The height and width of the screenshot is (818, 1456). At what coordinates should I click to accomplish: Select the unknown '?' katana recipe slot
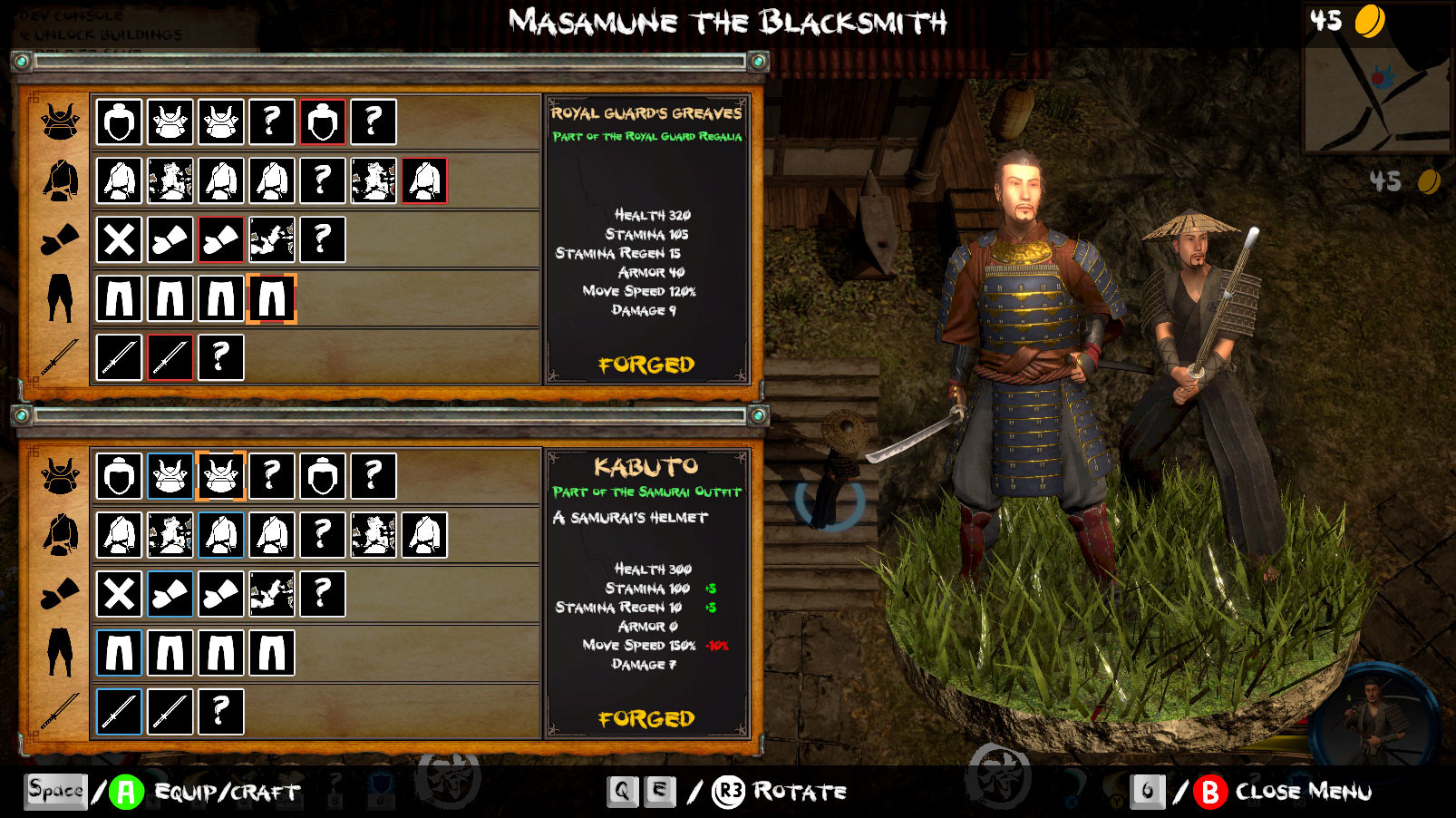(x=220, y=357)
